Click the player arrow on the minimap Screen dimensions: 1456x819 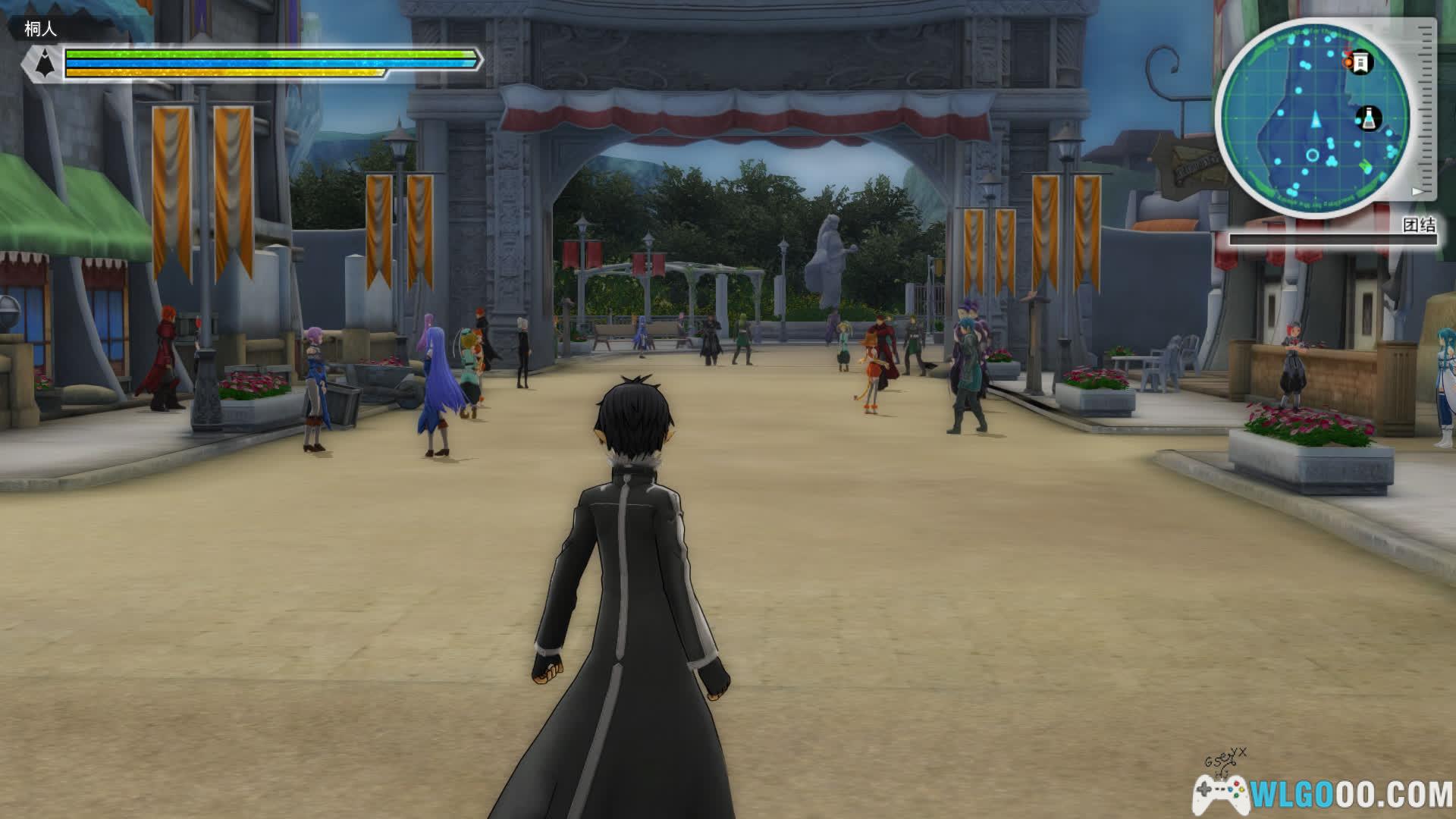point(1316,119)
